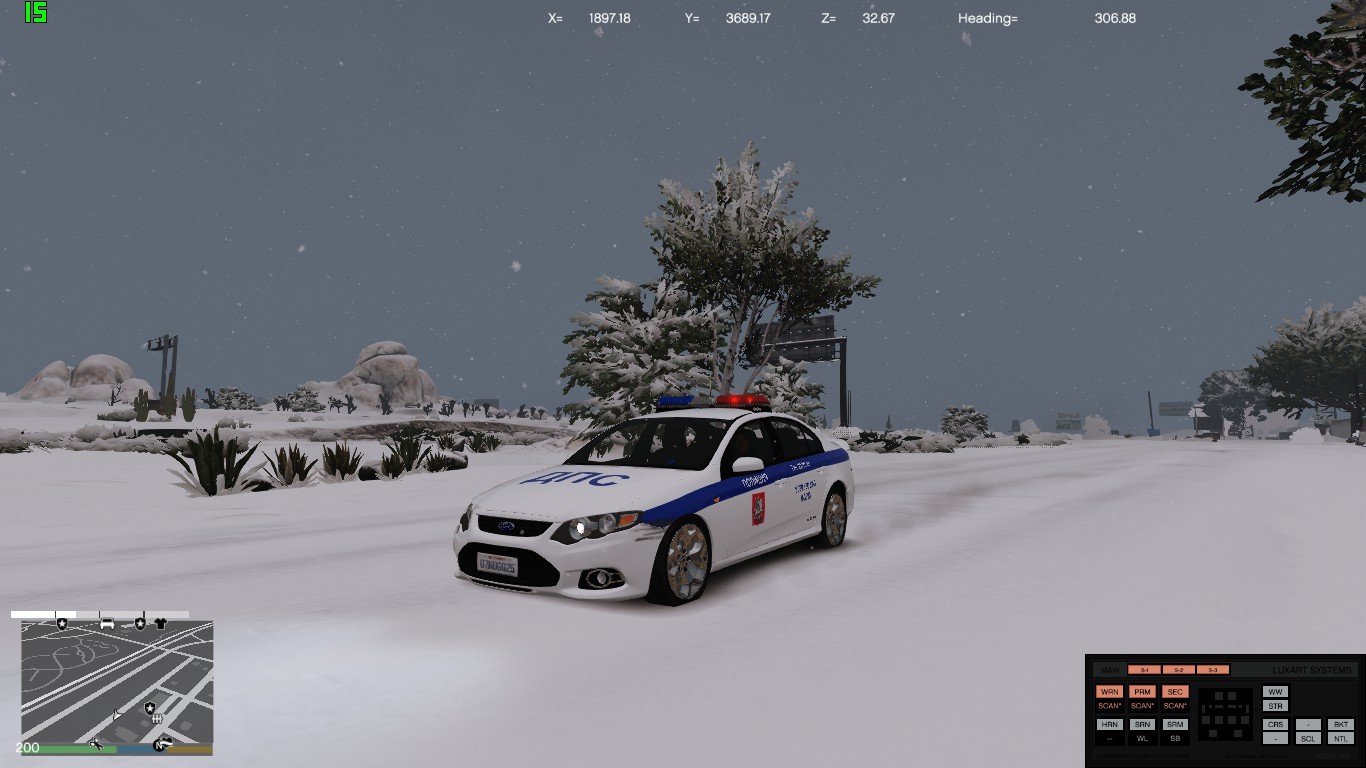The image size is (1366, 768).
Task: Select the S-2 siren tone
Action: (x=1179, y=670)
